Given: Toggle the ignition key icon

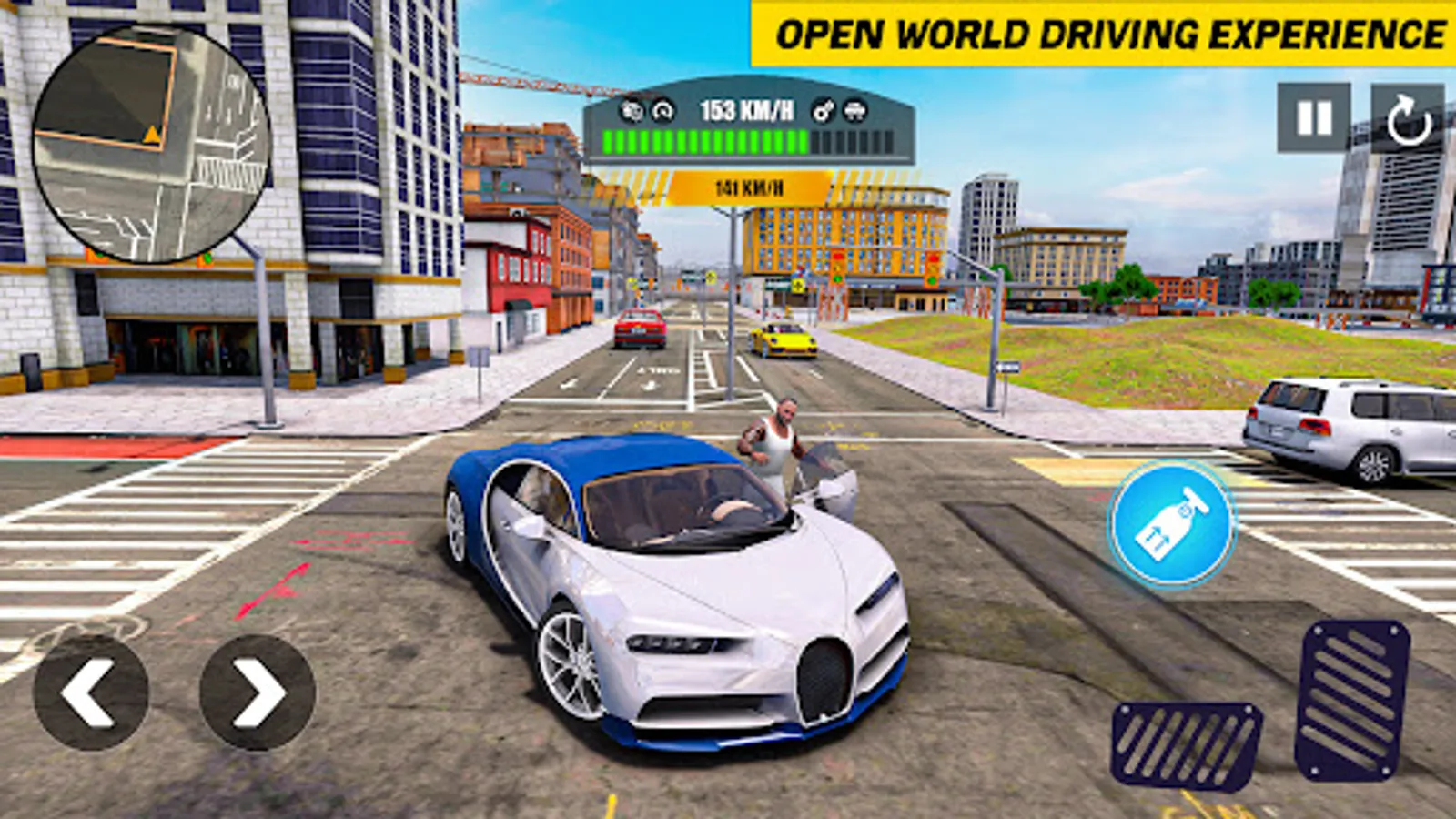Looking at the screenshot, I should pyautogui.click(x=824, y=112).
